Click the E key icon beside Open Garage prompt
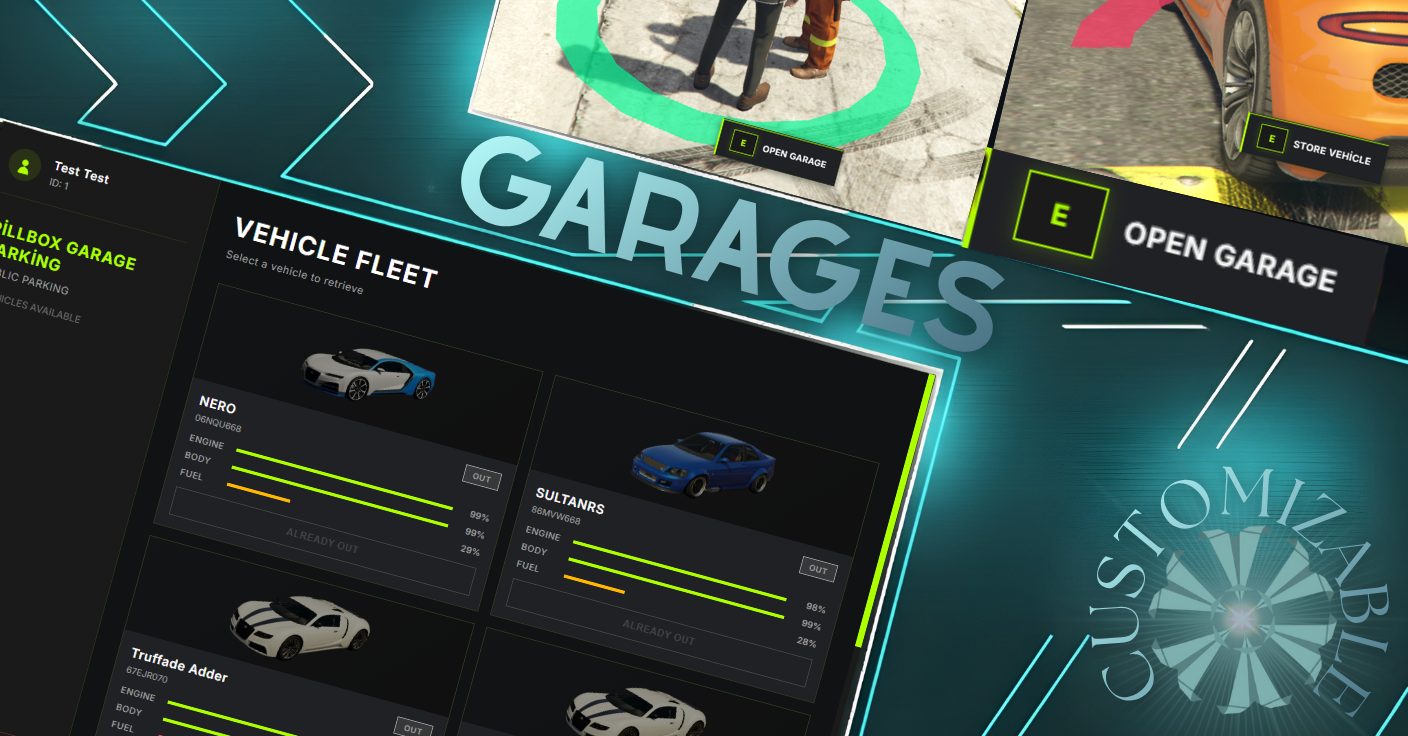 click(x=742, y=144)
